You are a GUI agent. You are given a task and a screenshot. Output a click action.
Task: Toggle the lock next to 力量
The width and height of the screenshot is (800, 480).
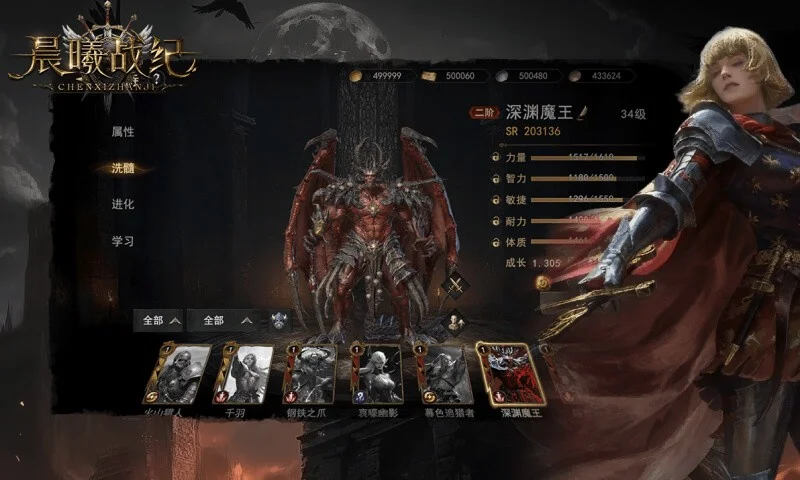(x=496, y=157)
